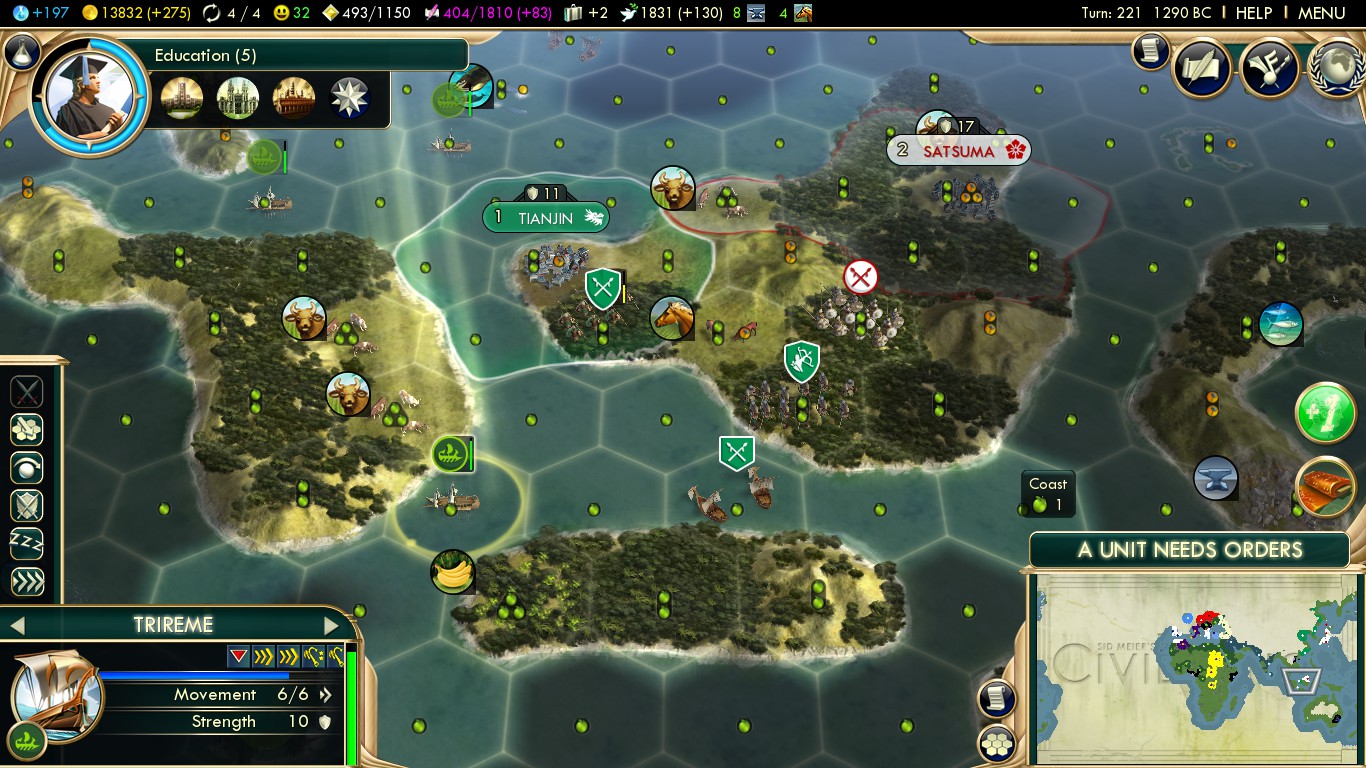This screenshot has height=768, width=1366.
Task: Cycle to the previous unit arrow
Action: pos(16,626)
